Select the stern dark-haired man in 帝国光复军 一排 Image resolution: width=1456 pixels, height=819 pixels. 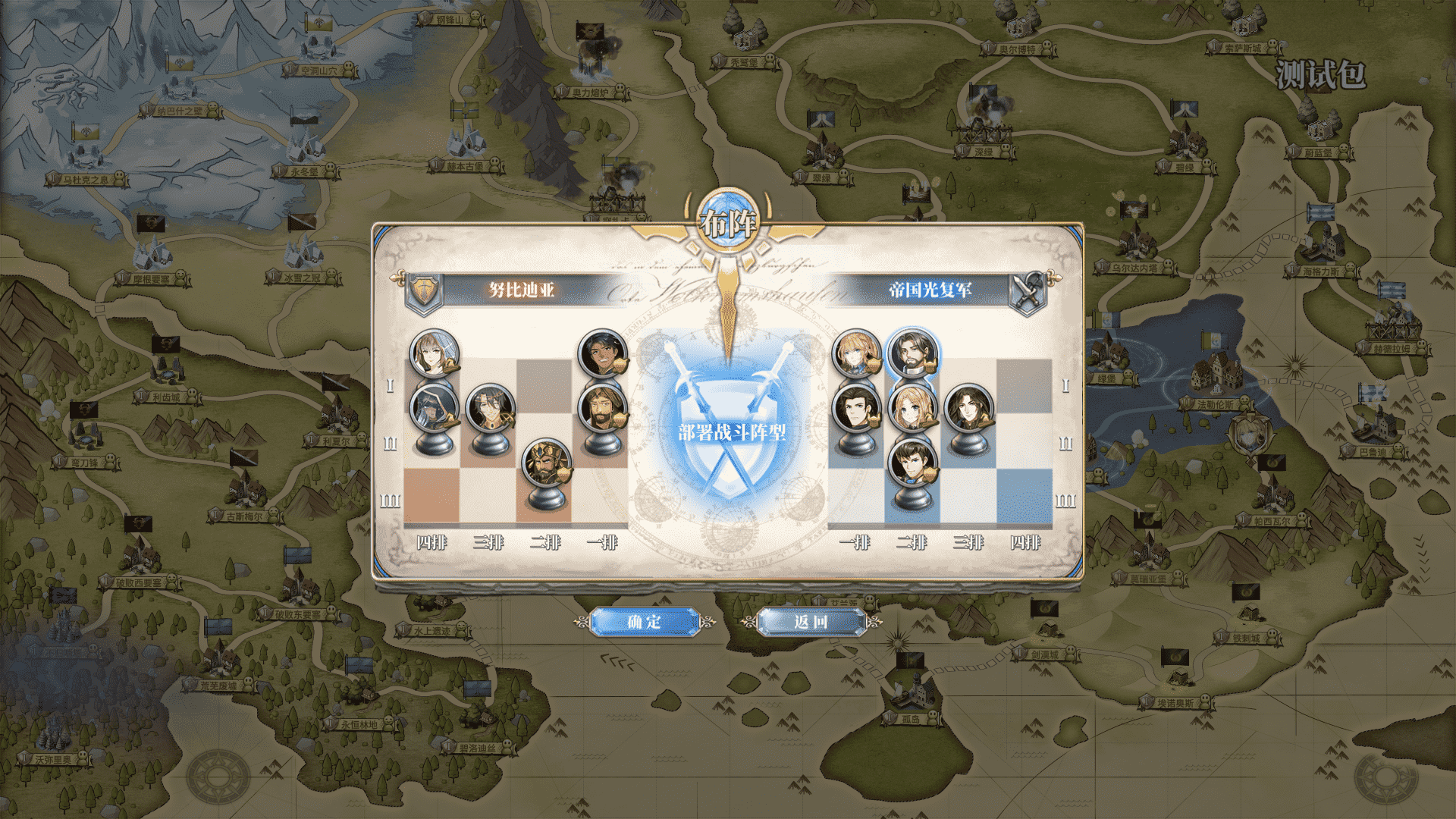(856, 409)
